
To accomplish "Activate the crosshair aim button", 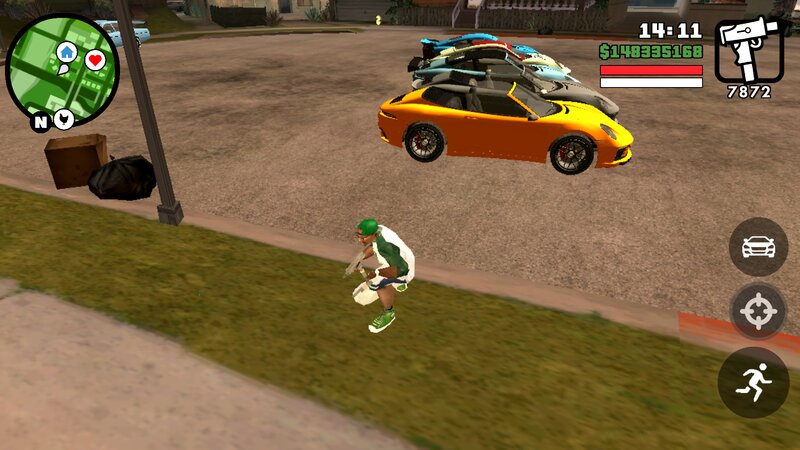I will [758, 312].
